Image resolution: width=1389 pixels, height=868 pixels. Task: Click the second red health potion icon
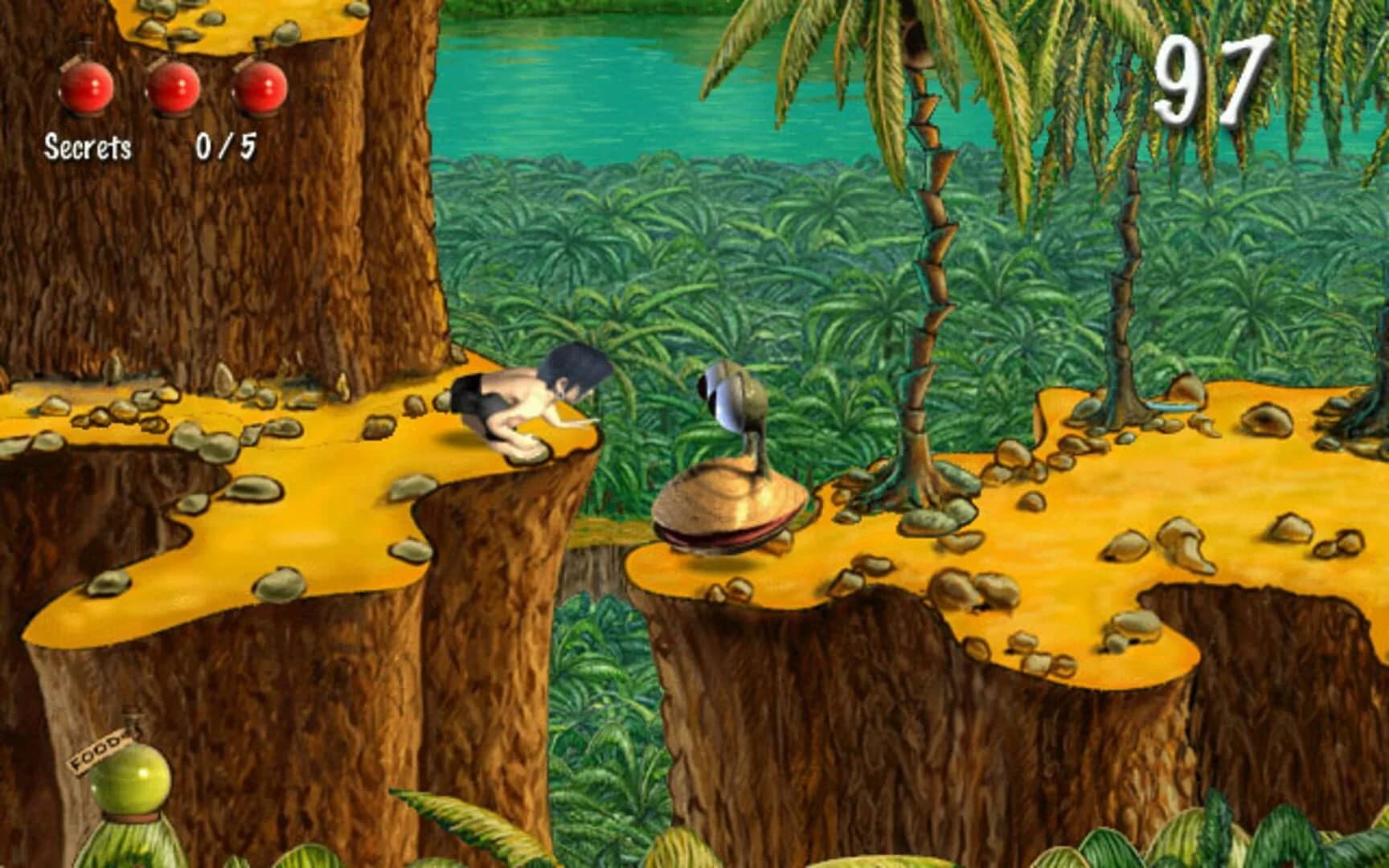[174, 88]
